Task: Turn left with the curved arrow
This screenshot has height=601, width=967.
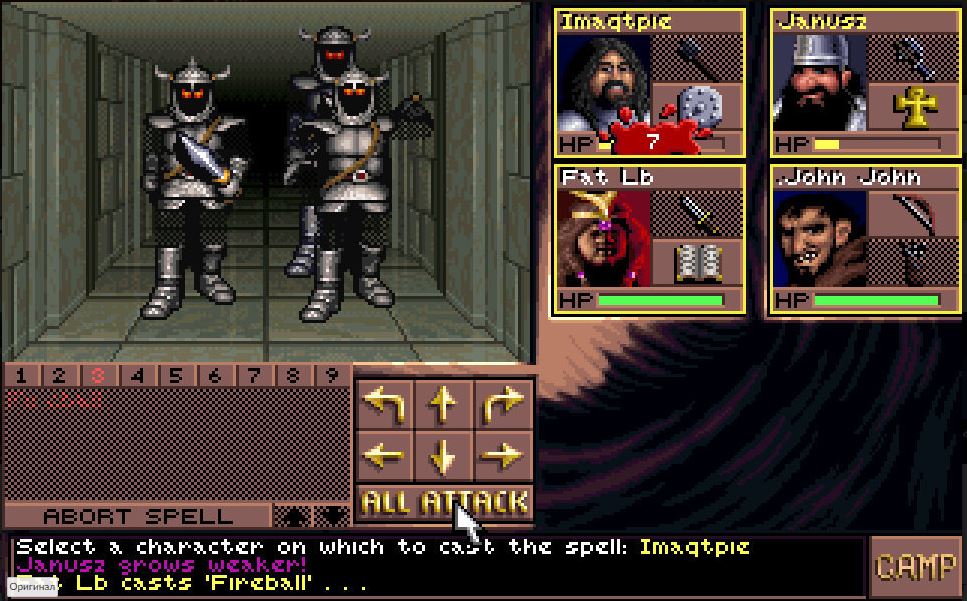Action: pos(384,403)
